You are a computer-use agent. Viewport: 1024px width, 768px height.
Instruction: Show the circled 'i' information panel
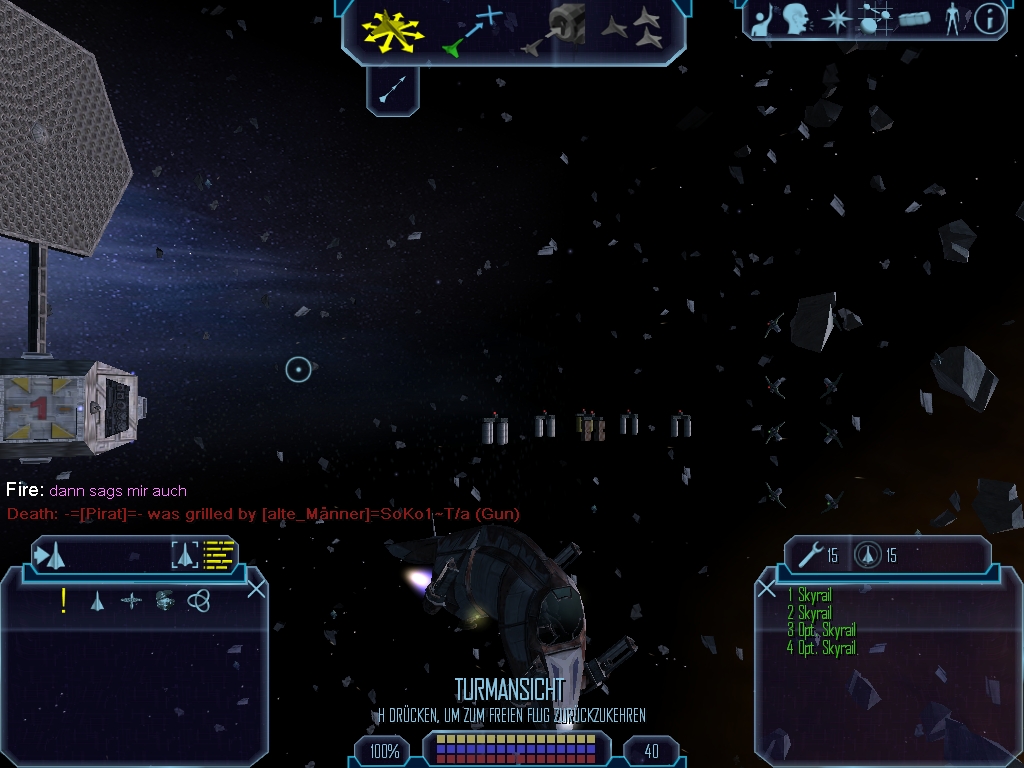click(x=989, y=19)
